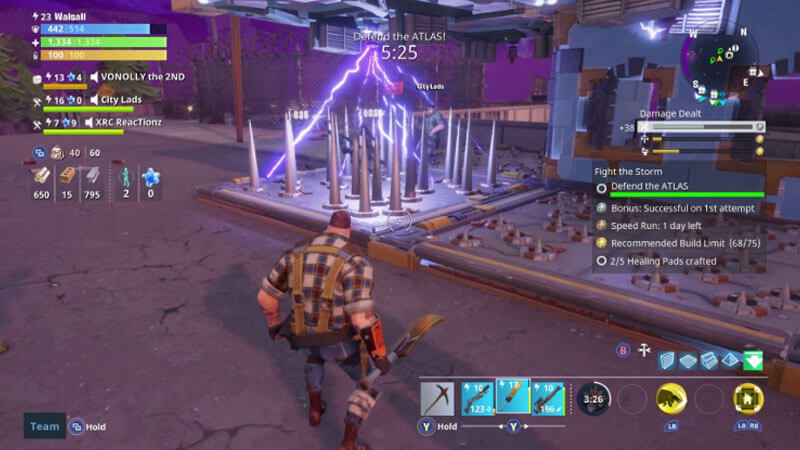Choose the stairs building piece icon

pyautogui.click(x=709, y=361)
